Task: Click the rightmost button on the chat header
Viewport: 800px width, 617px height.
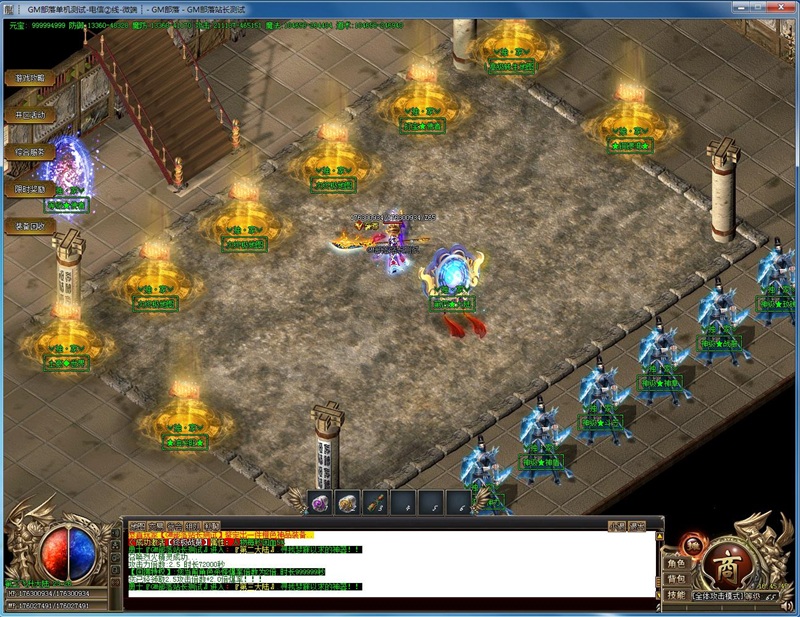Action: tap(636, 525)
